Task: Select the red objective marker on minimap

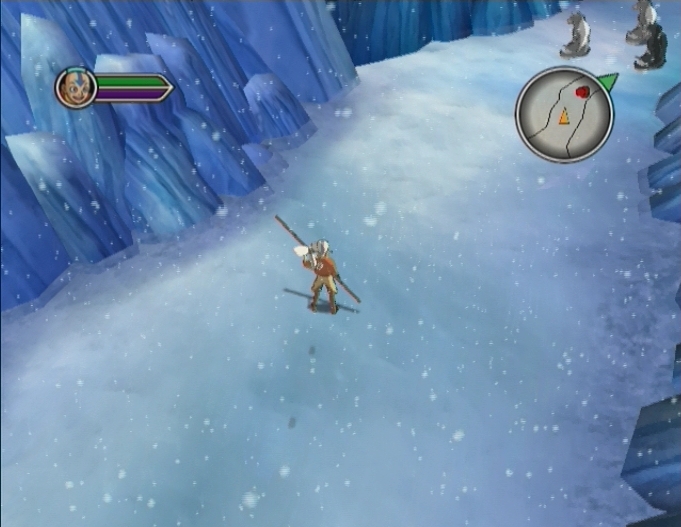Action: (581, 93)
